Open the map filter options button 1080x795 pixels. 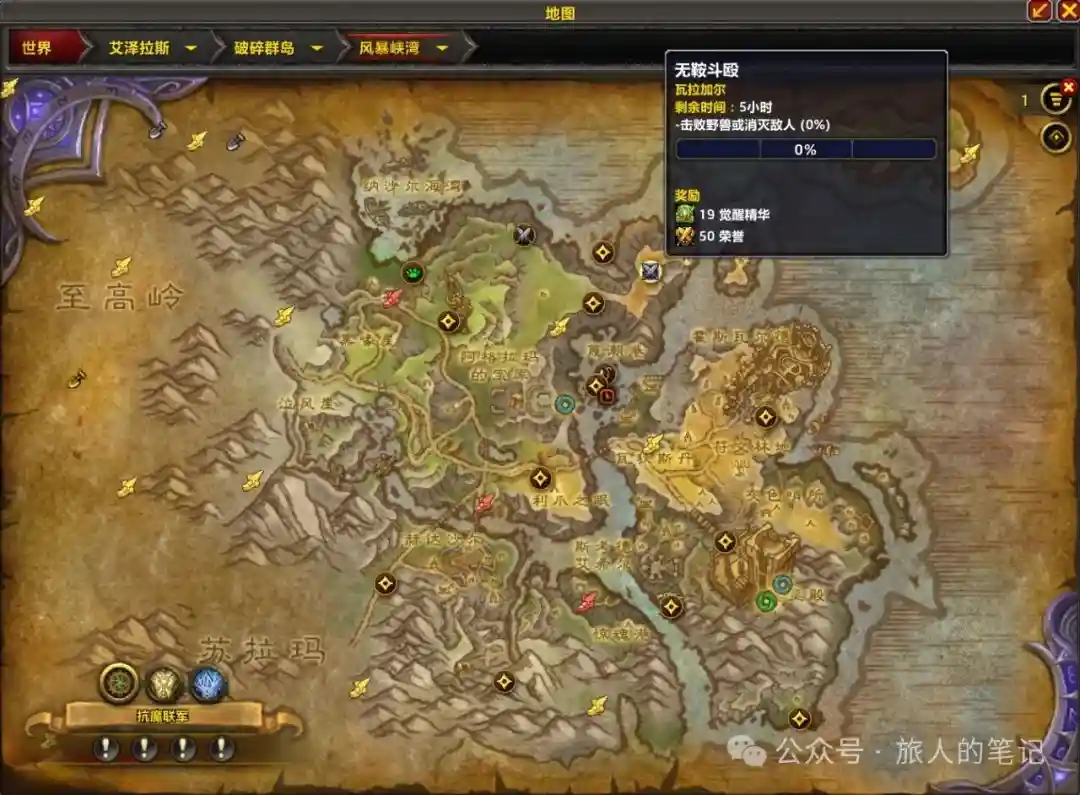point(1056,99)
